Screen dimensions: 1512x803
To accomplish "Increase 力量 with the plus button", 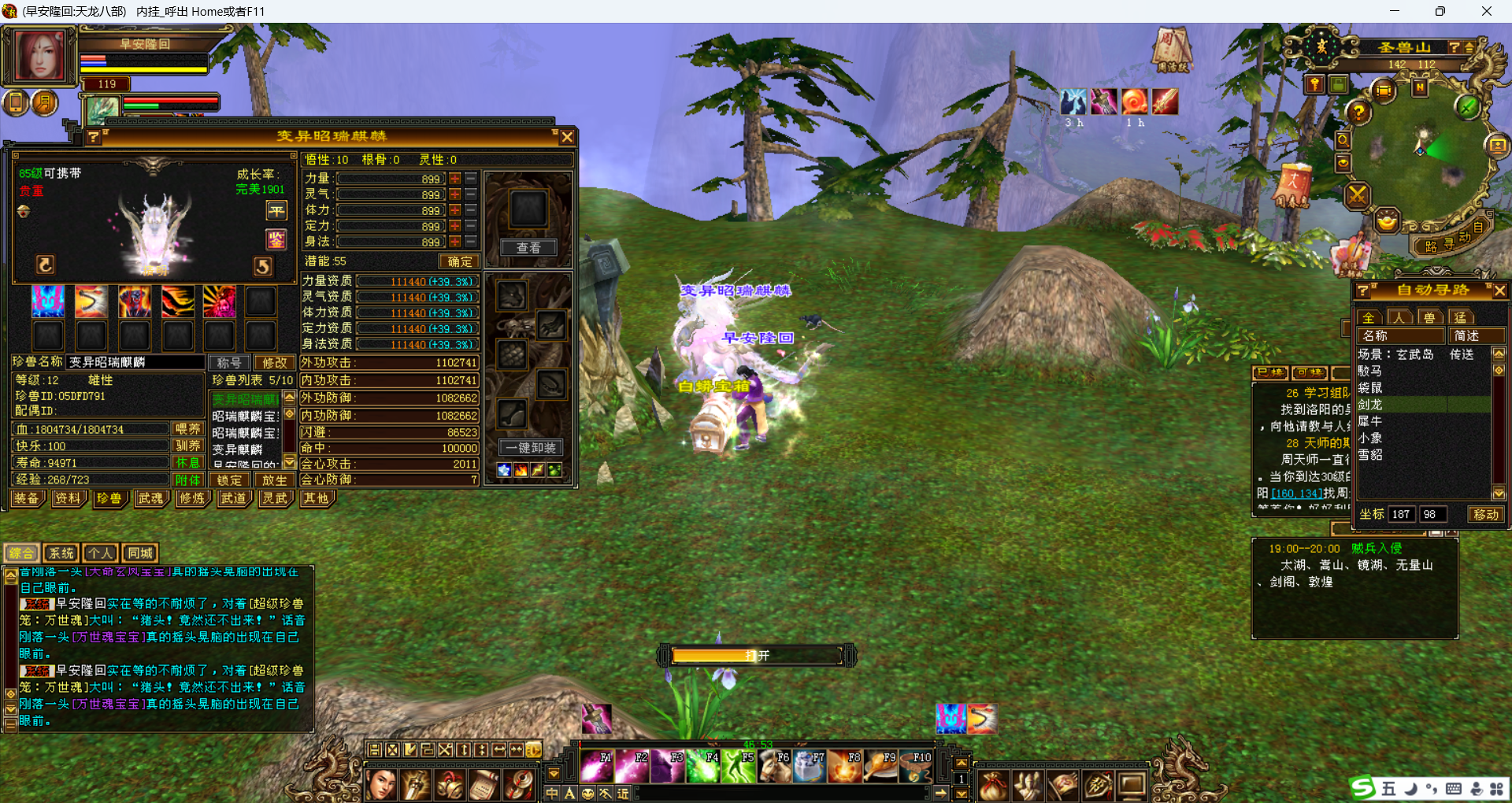I will (x=455, y=179).
